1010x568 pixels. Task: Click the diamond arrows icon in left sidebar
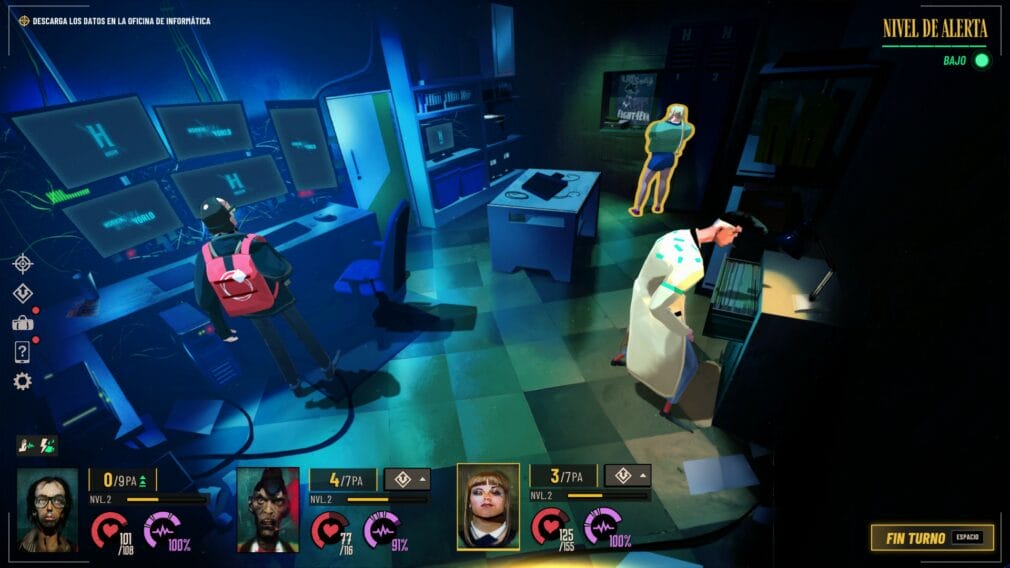[22, 293]
